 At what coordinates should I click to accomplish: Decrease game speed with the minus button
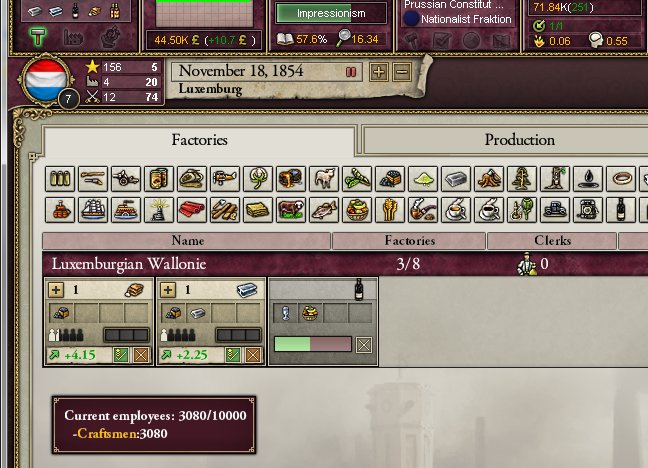(401, 72)
